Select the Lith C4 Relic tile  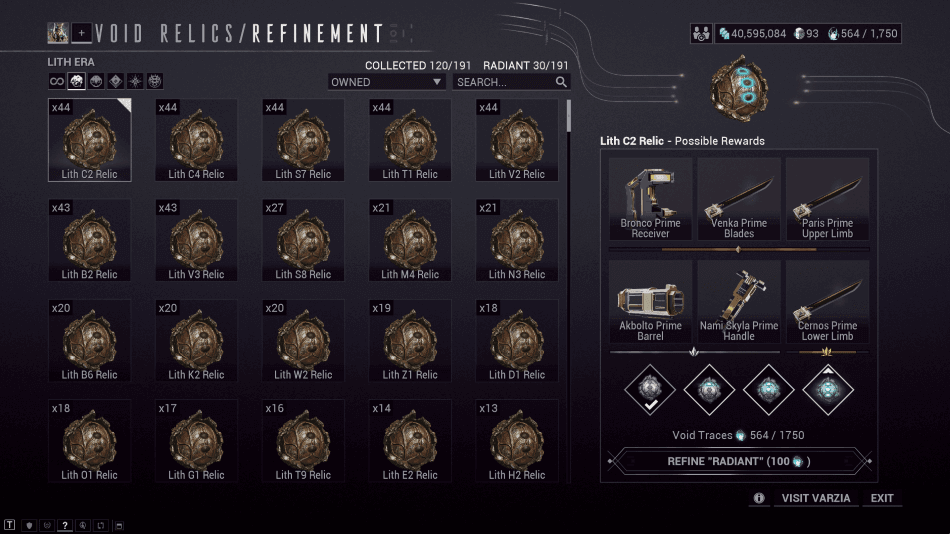click(x=197, y=140)
